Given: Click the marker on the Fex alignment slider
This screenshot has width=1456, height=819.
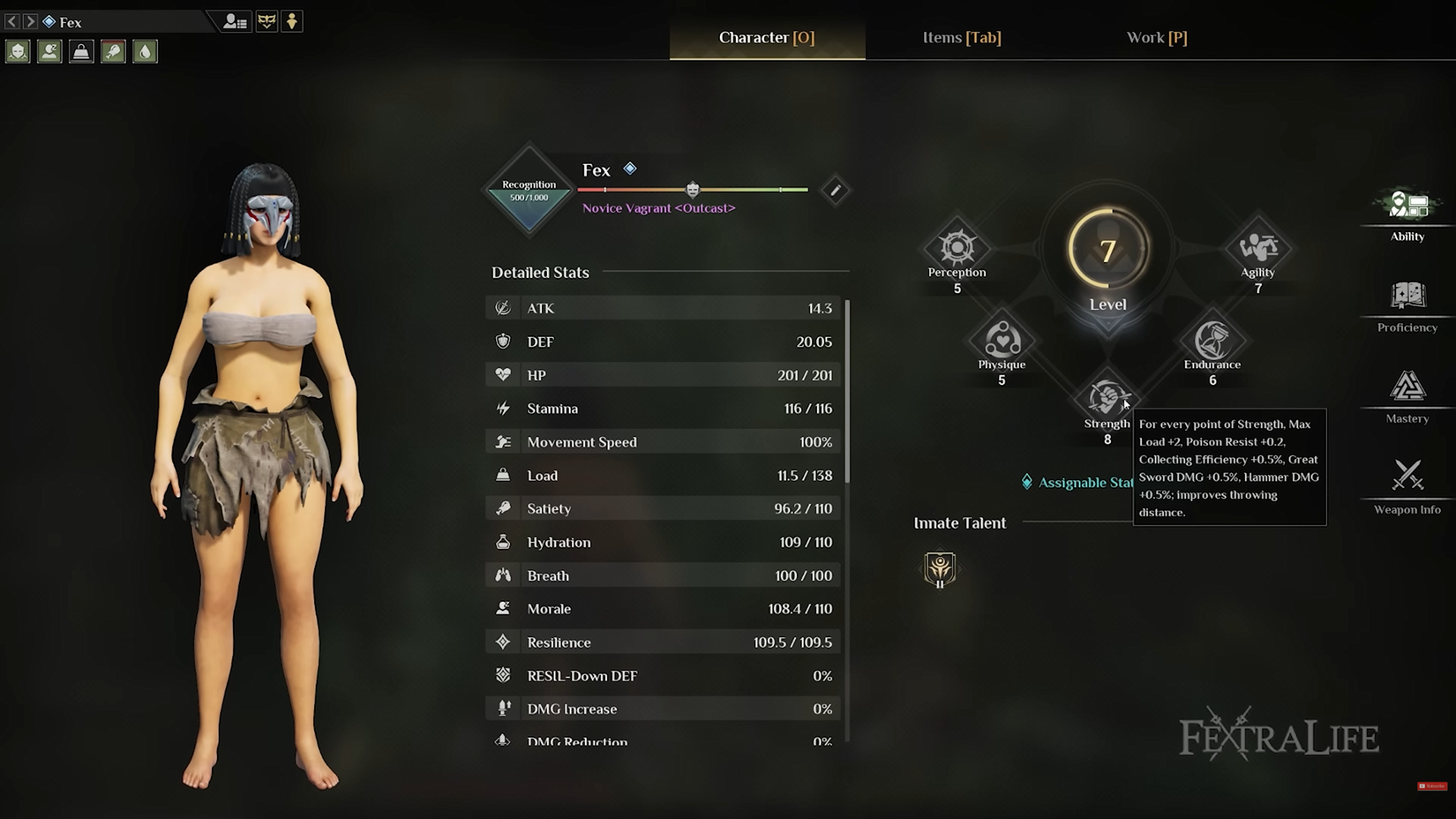Looking at the screenshot, I should pos(692,189).
